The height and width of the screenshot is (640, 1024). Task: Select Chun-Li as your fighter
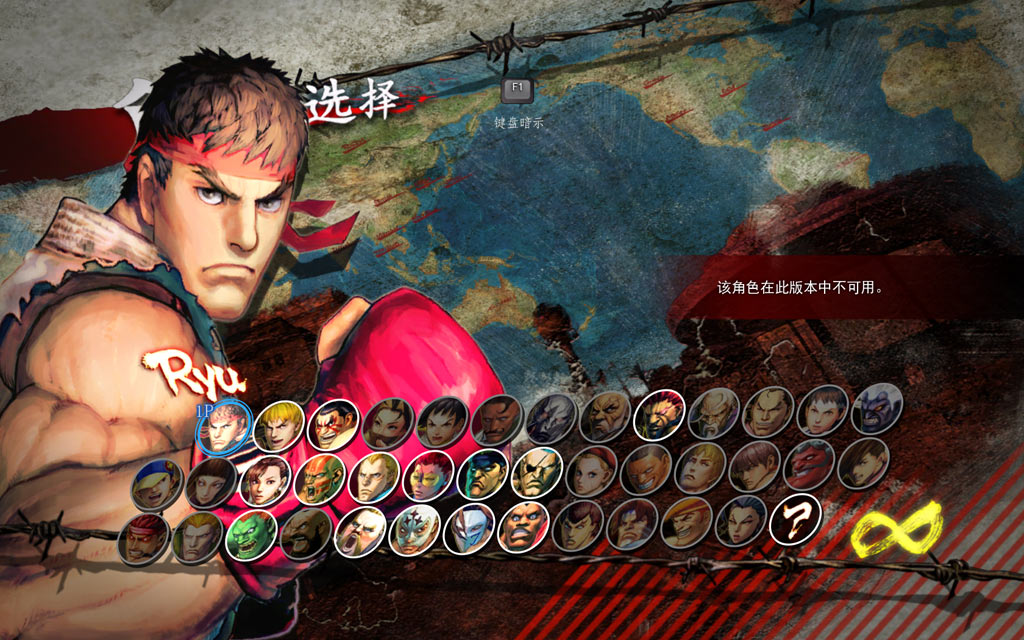(x=265, y=481)
